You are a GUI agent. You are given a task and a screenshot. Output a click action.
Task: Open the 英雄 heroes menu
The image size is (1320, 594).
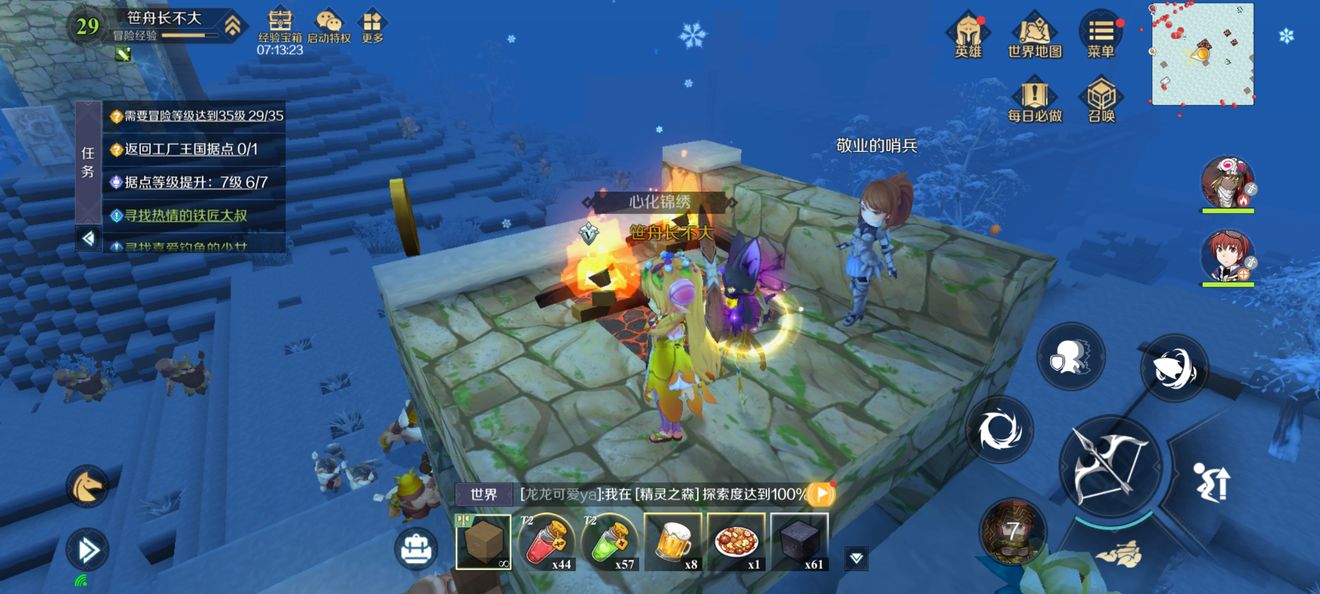tap(968, 35)
